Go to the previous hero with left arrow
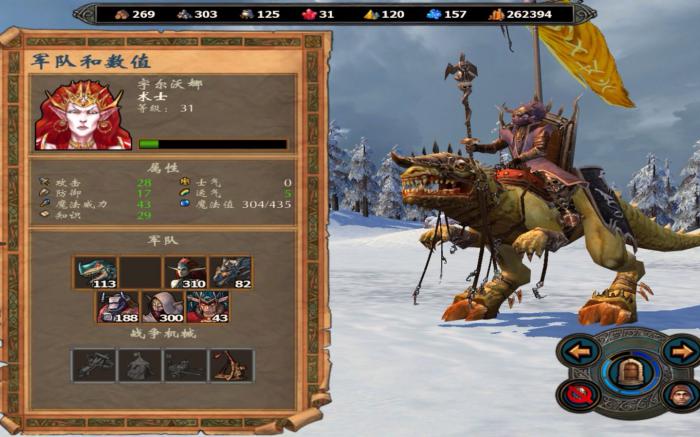 pos(580,351)
